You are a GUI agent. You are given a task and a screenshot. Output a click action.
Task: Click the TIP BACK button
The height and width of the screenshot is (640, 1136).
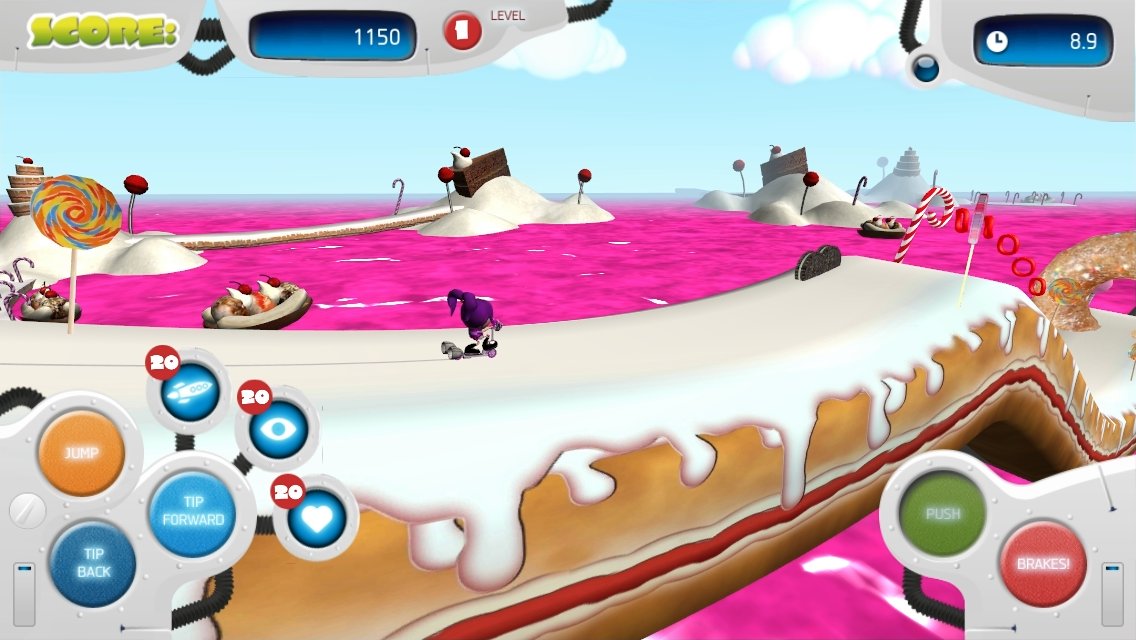(93, 563)
